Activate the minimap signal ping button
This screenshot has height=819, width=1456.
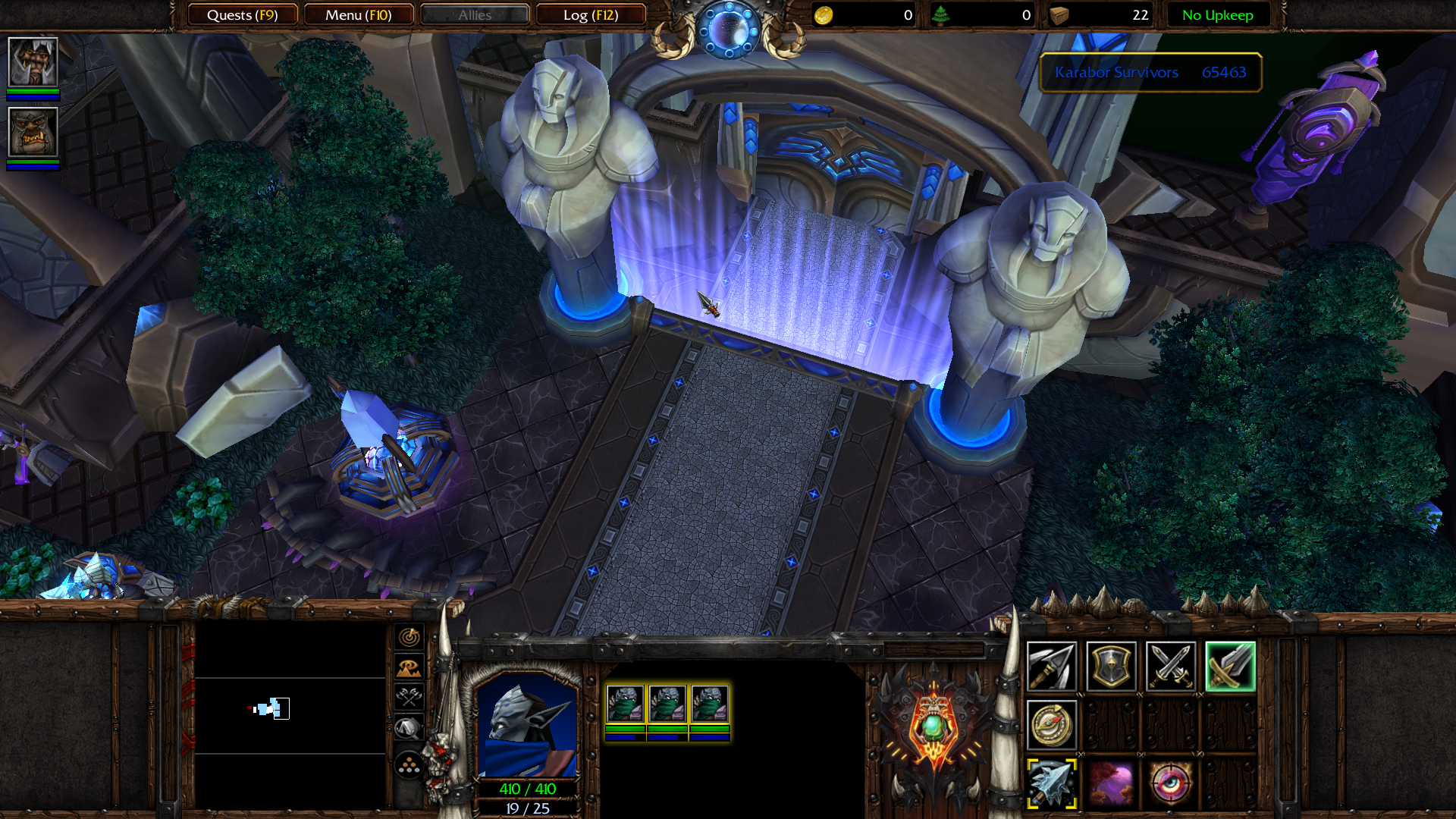(409, 637)
